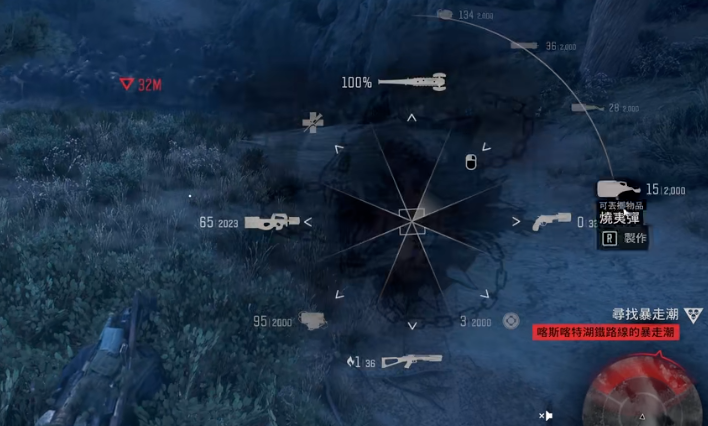The height and width of the screenshot is (426, 708).
Task: Pick the throwable with count 134
Action: click(445, 14)
